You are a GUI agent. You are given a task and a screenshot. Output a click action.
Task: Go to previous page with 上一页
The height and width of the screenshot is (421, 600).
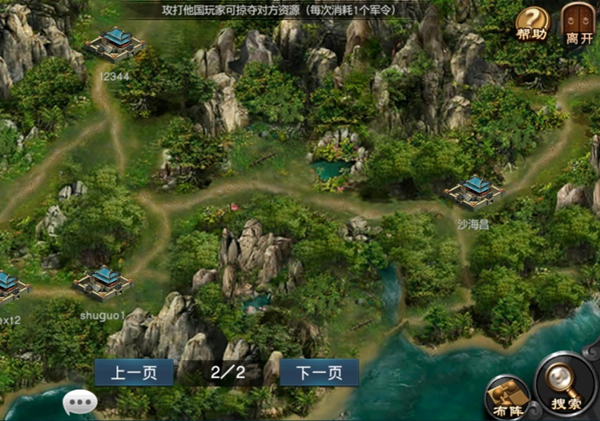click(133, 373)
